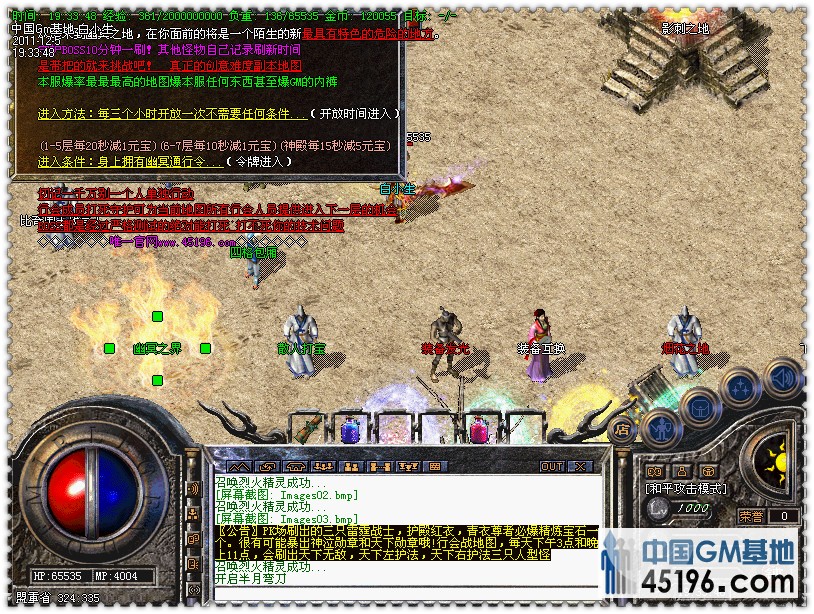The width and height of the screenshot is (814, 614).
Task: Click the mountain-shaped chat filter button
Action: 238,466
